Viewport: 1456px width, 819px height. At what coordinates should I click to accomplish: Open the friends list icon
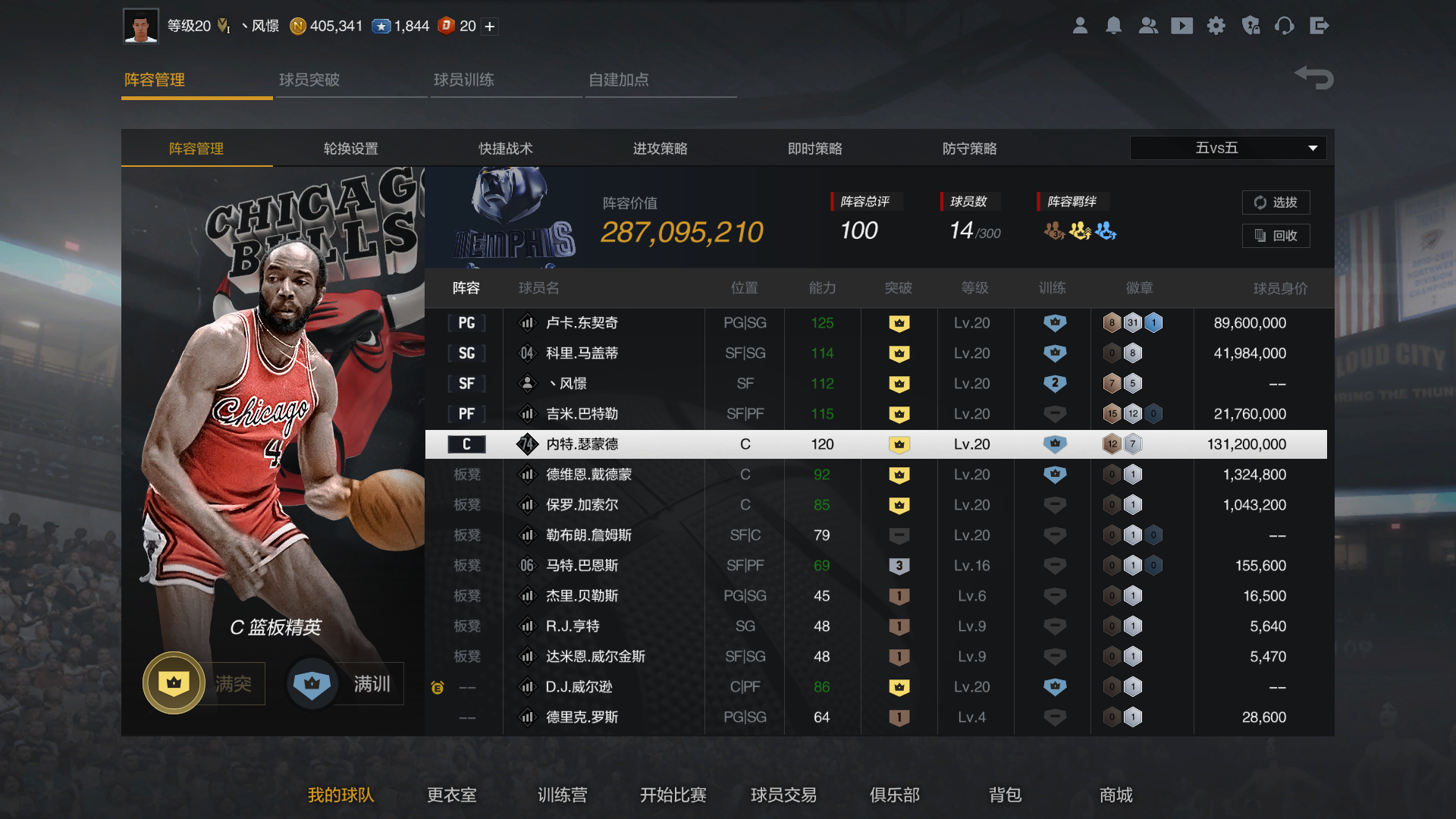click(x=1148, y=25)
